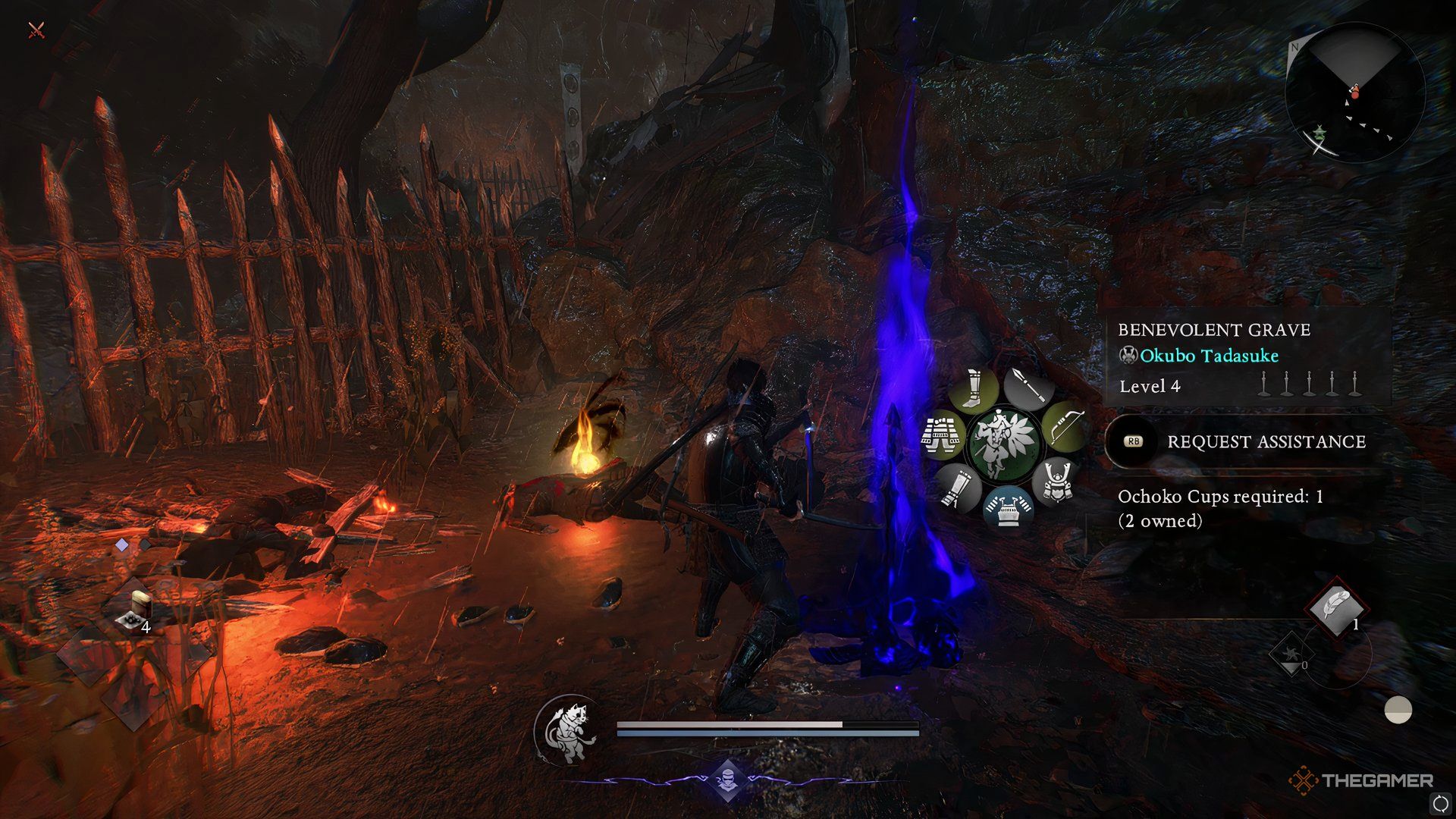1456x819 pixels.
Task: Use the feather item slot
Action: [x=1336, y=608]
